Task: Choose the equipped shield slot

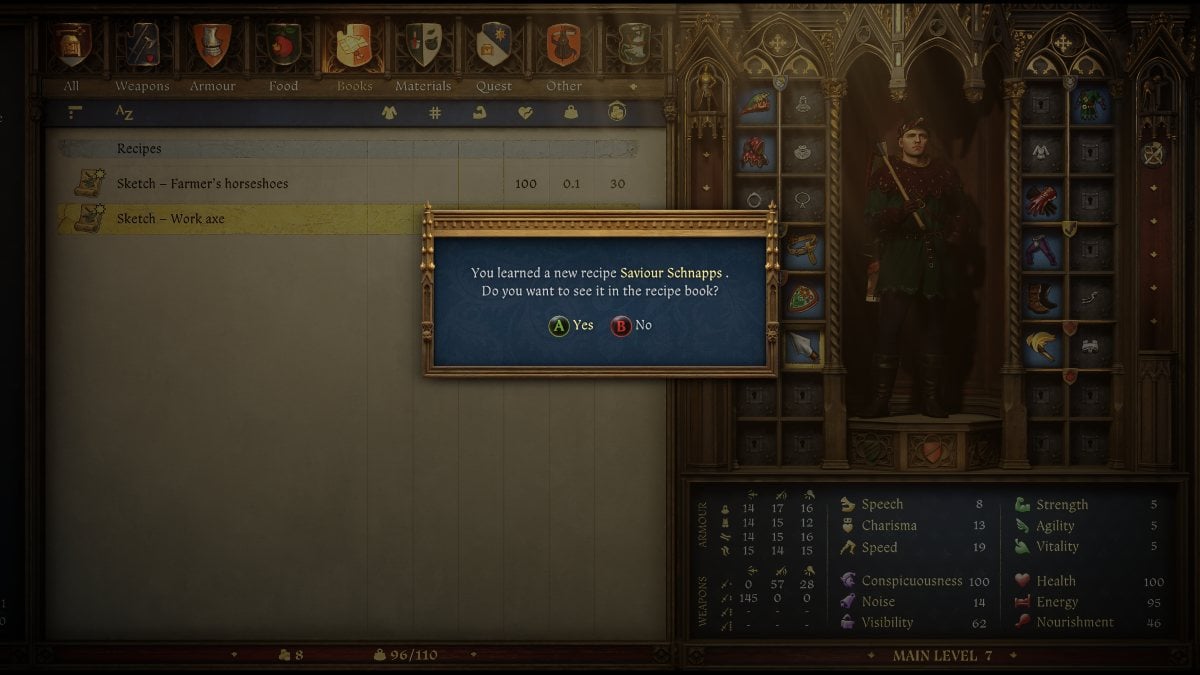Action: pos(803,298)
